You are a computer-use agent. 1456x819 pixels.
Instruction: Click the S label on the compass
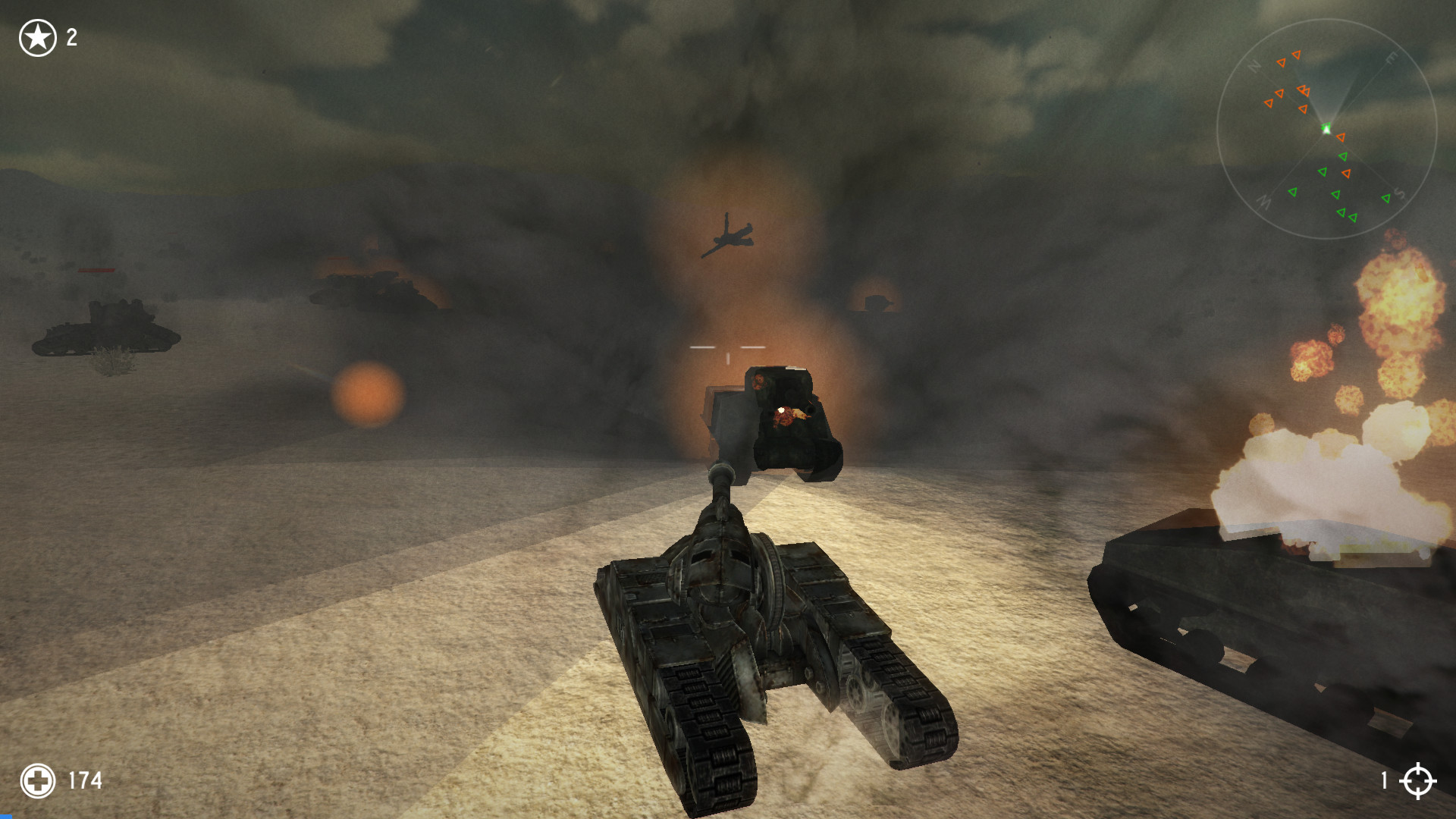(x=1399, y=193)
